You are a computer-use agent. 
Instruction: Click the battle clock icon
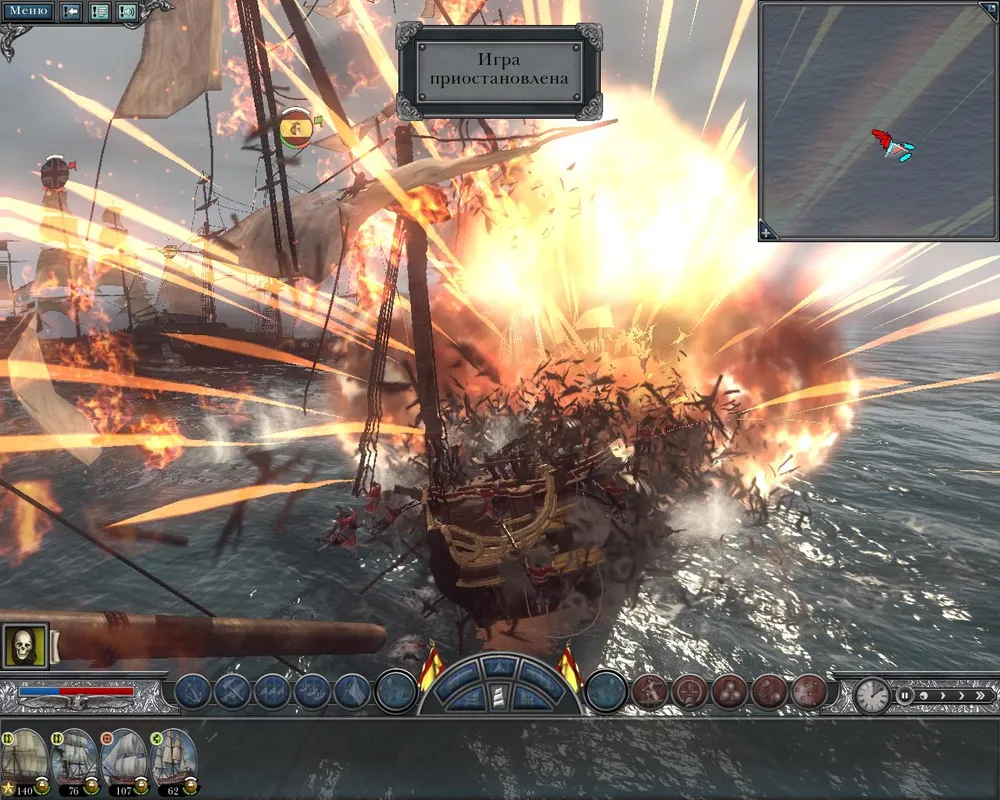(x=871, y=695)
